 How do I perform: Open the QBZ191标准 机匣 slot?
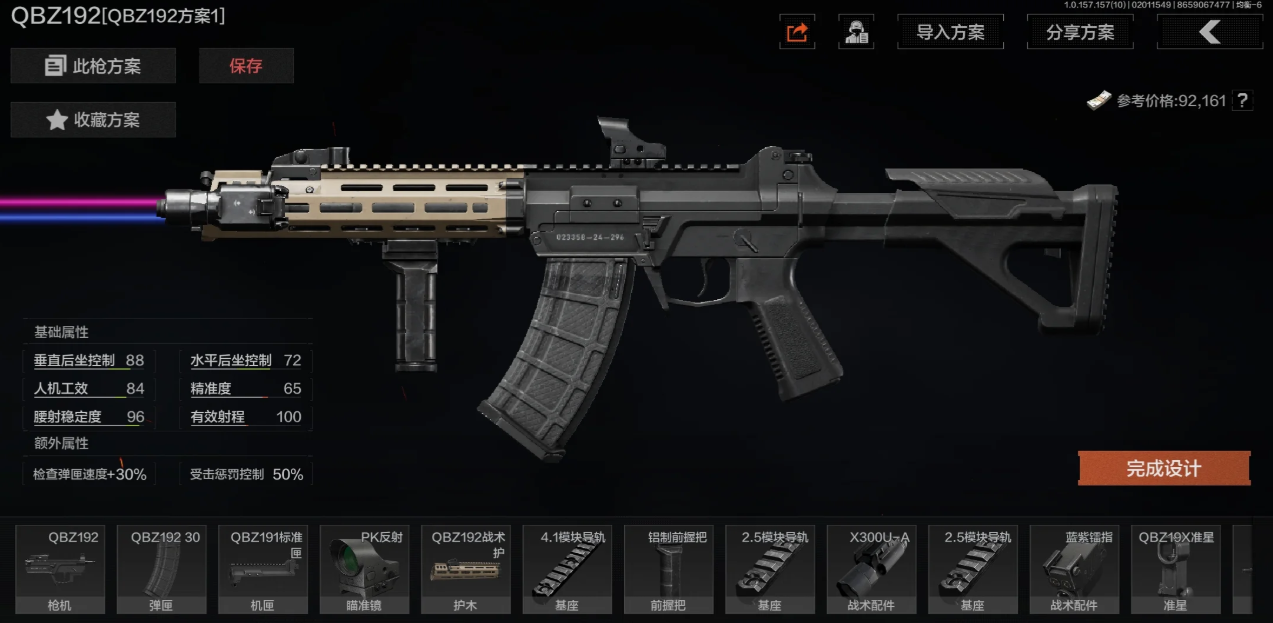(x=263, y=570)
